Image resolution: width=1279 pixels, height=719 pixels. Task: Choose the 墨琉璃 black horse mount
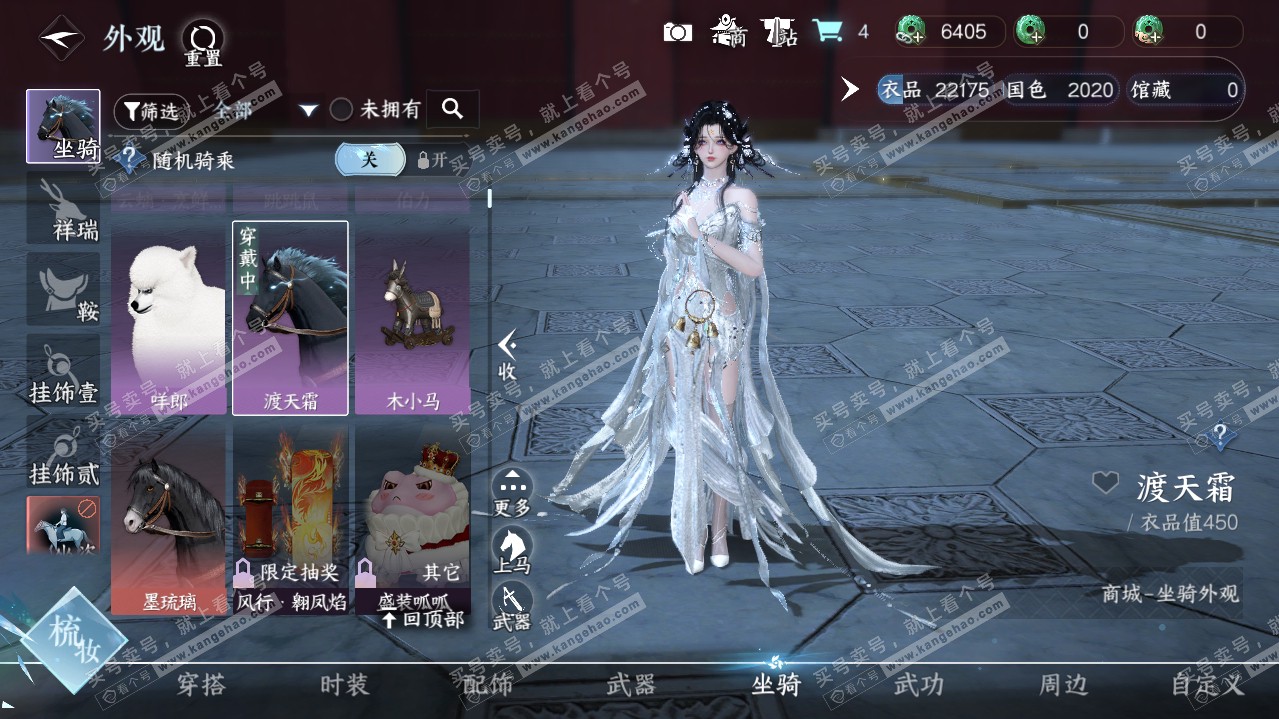169,520
